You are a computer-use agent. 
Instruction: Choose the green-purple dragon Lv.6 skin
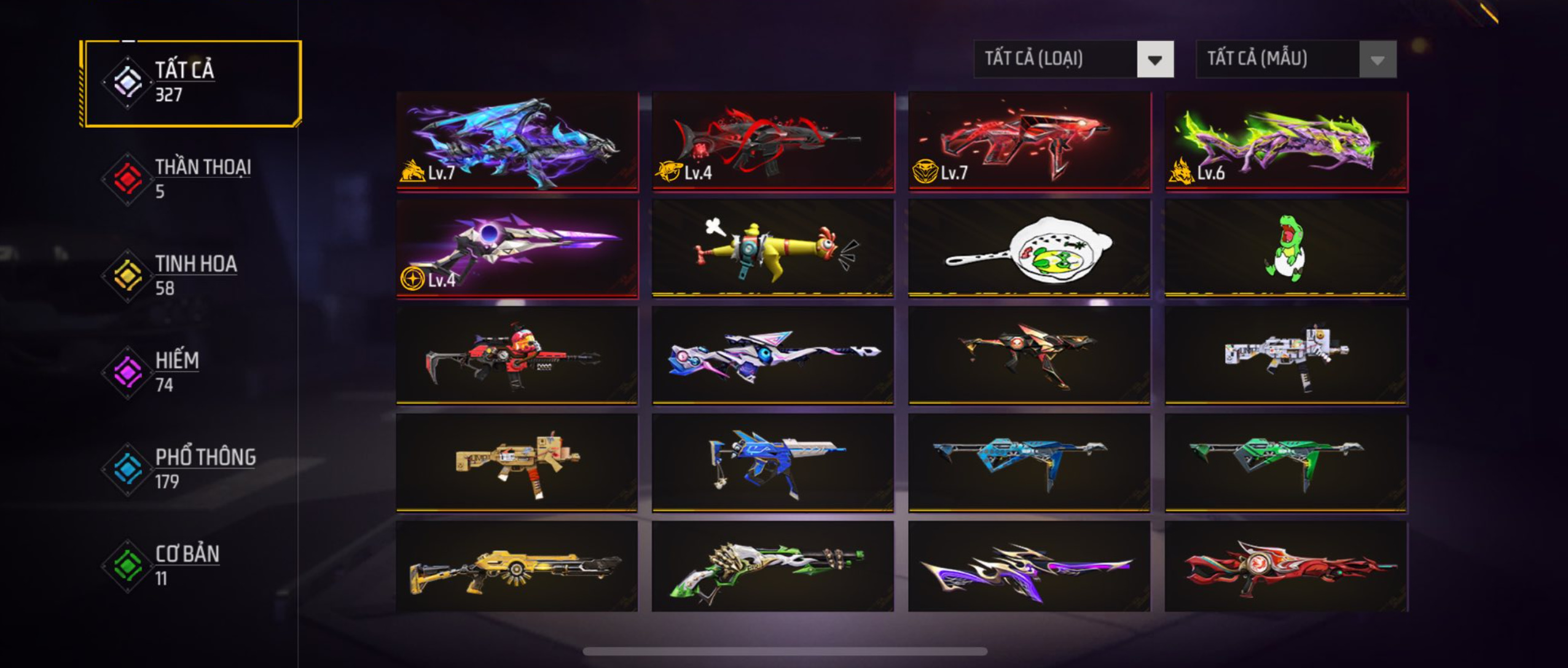[x=1286, y=141]
